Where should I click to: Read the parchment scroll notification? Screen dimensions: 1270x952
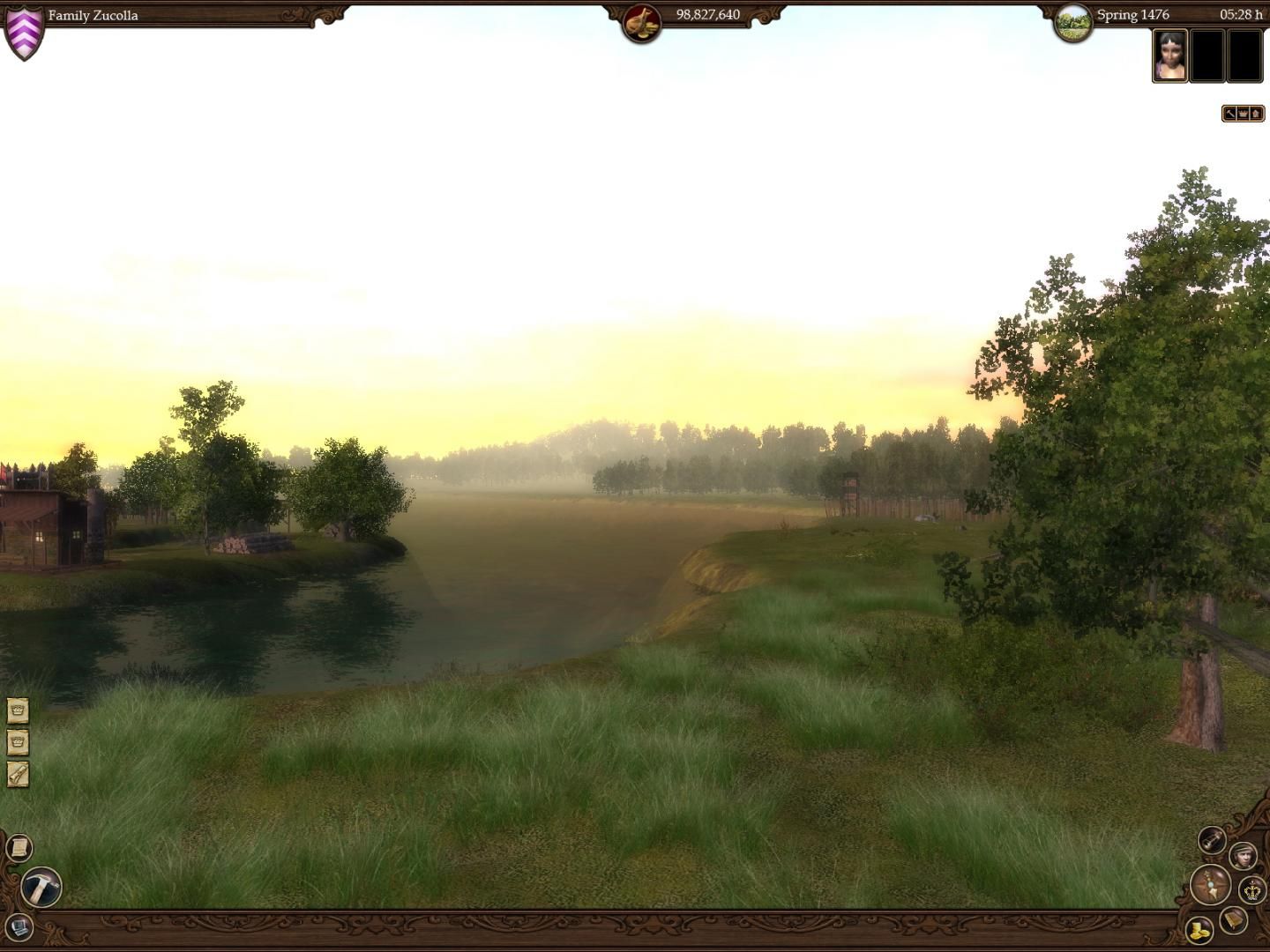coord(18,771)
